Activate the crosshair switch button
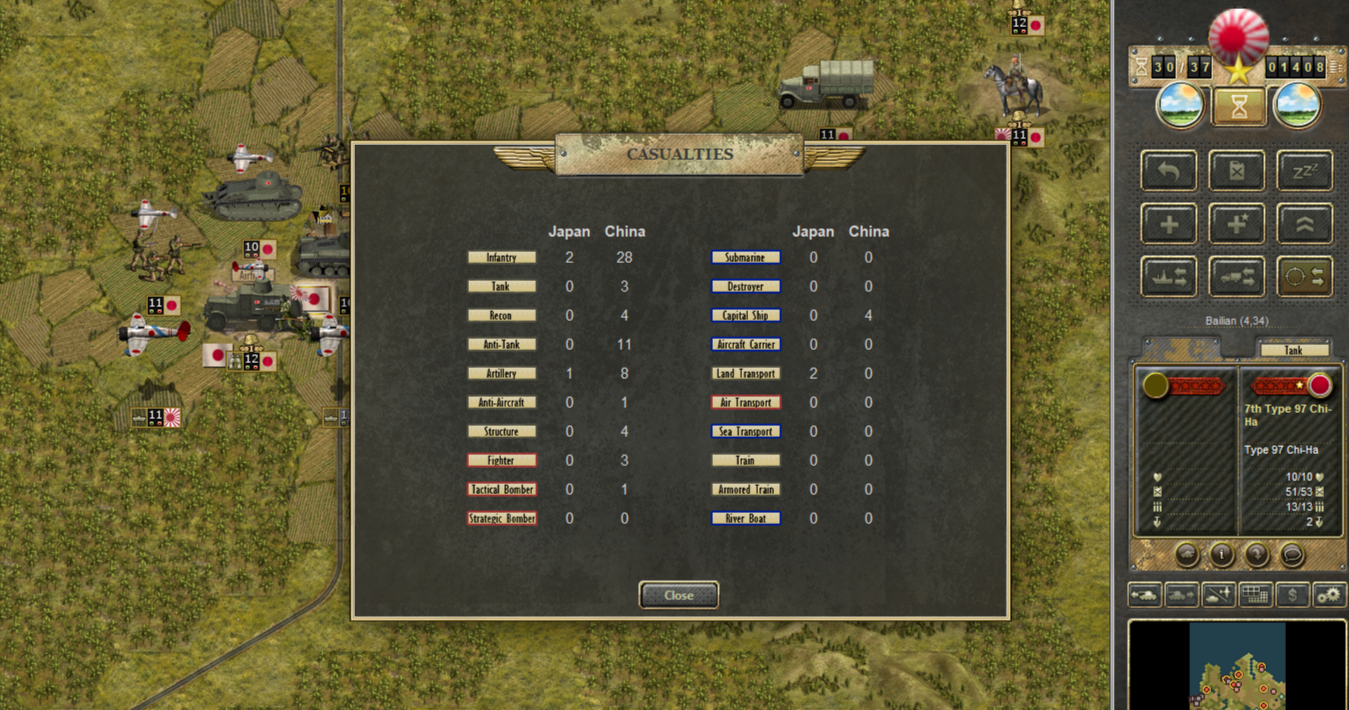Viewport: 1349px width, 710px height. 1304,277
